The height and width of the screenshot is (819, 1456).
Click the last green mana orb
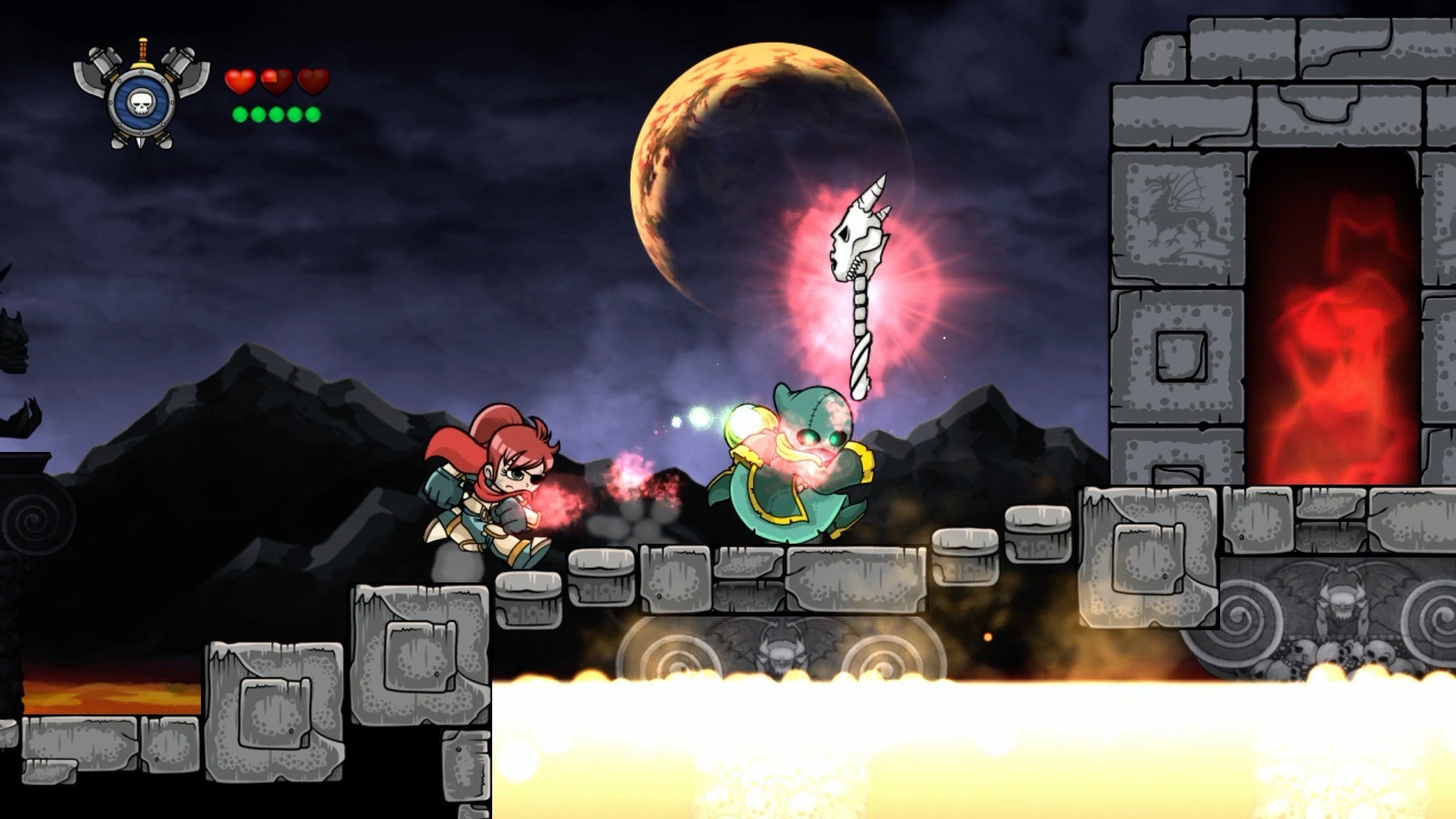click(x=311, y=114)
